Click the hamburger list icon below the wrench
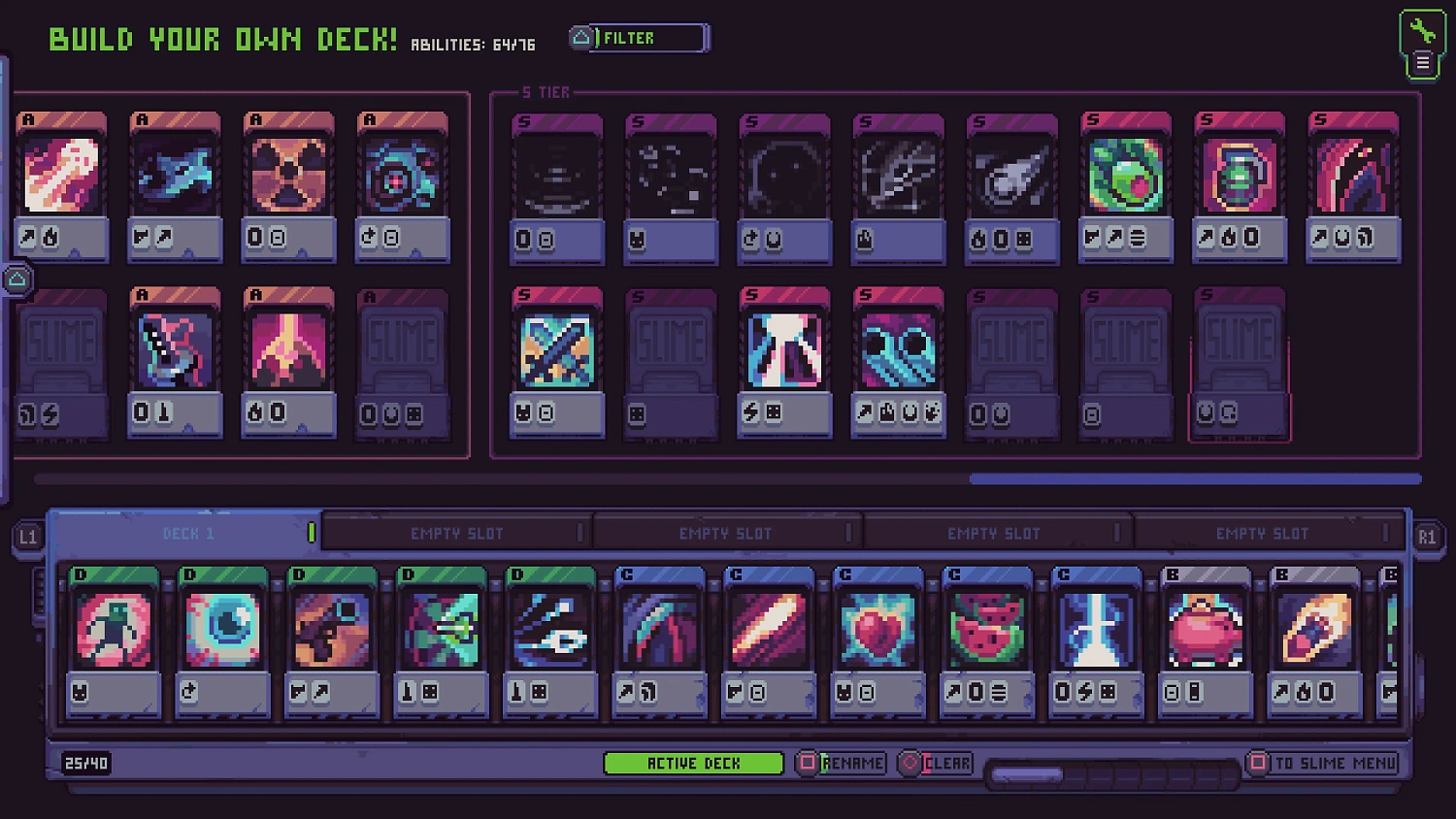 (x=1421, y=61)
